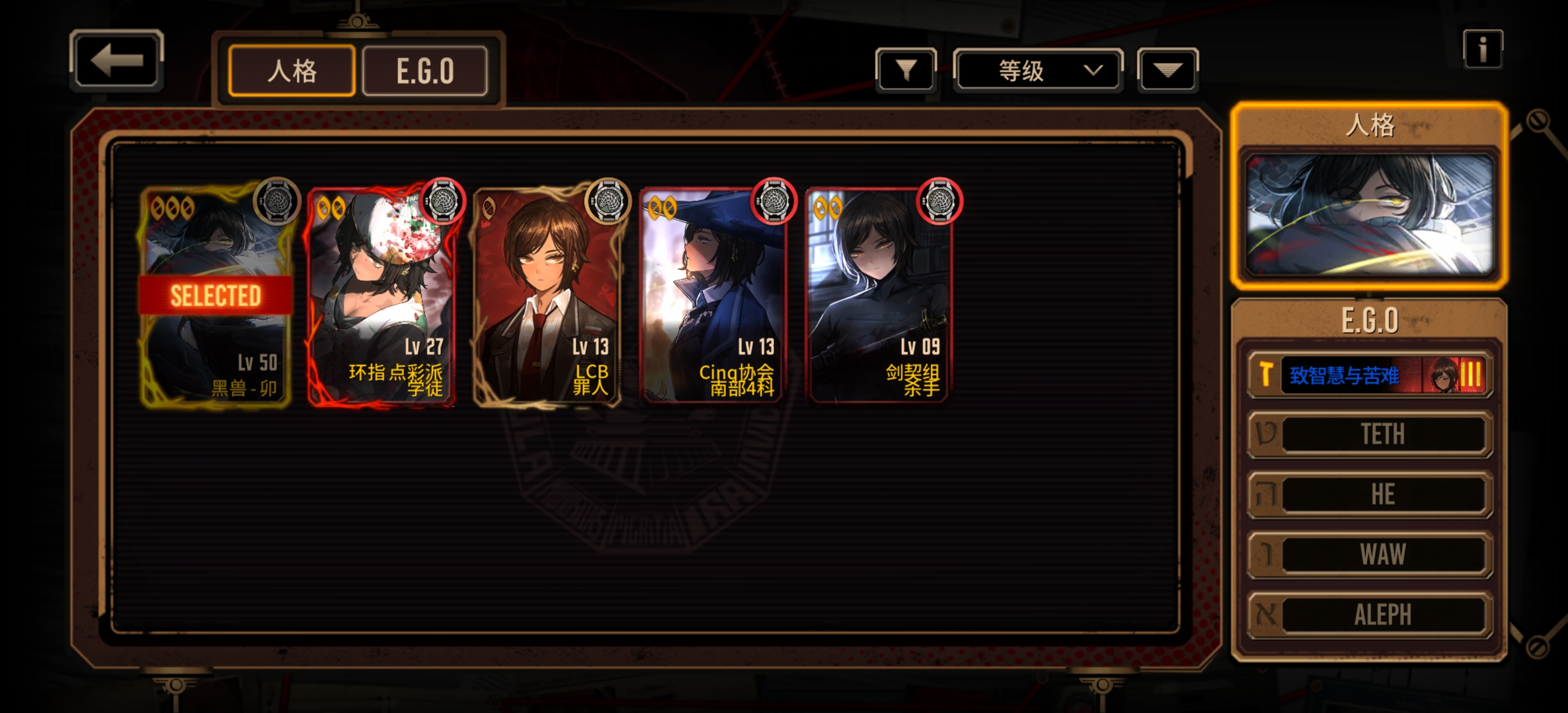Select the Cinq协会南部4科 identity card
This screenshot has width=1568, height=713.
[x=713, y=297]
